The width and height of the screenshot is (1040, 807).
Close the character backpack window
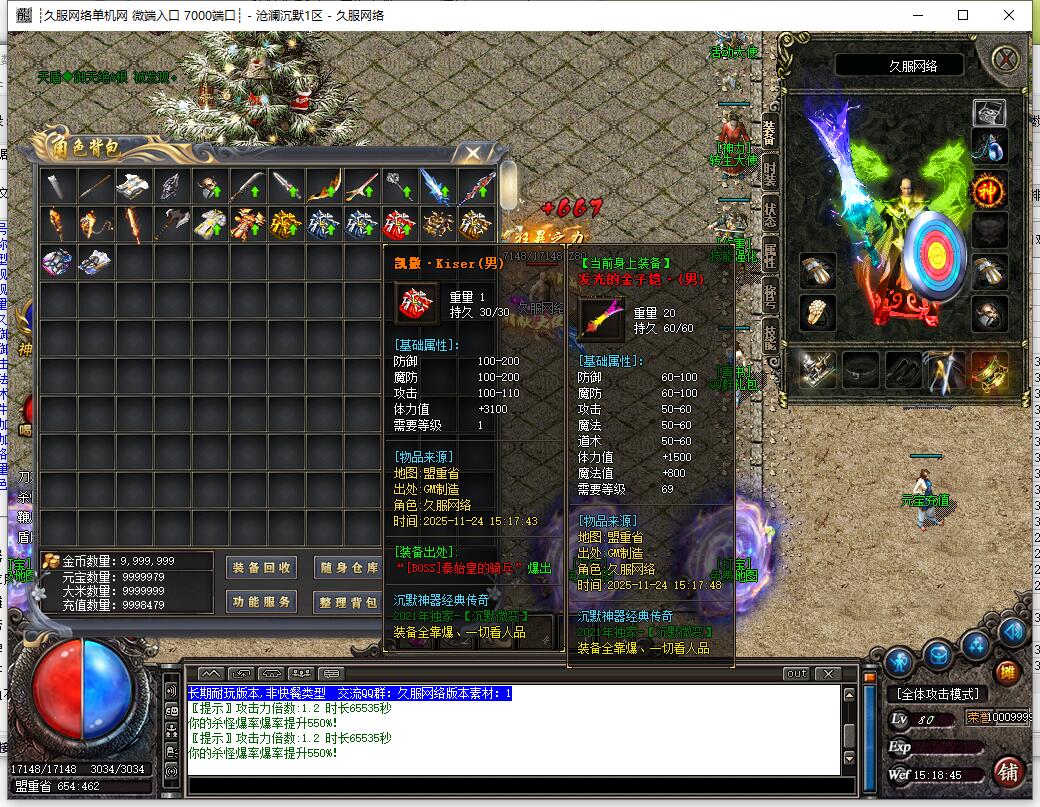(472, 152)
